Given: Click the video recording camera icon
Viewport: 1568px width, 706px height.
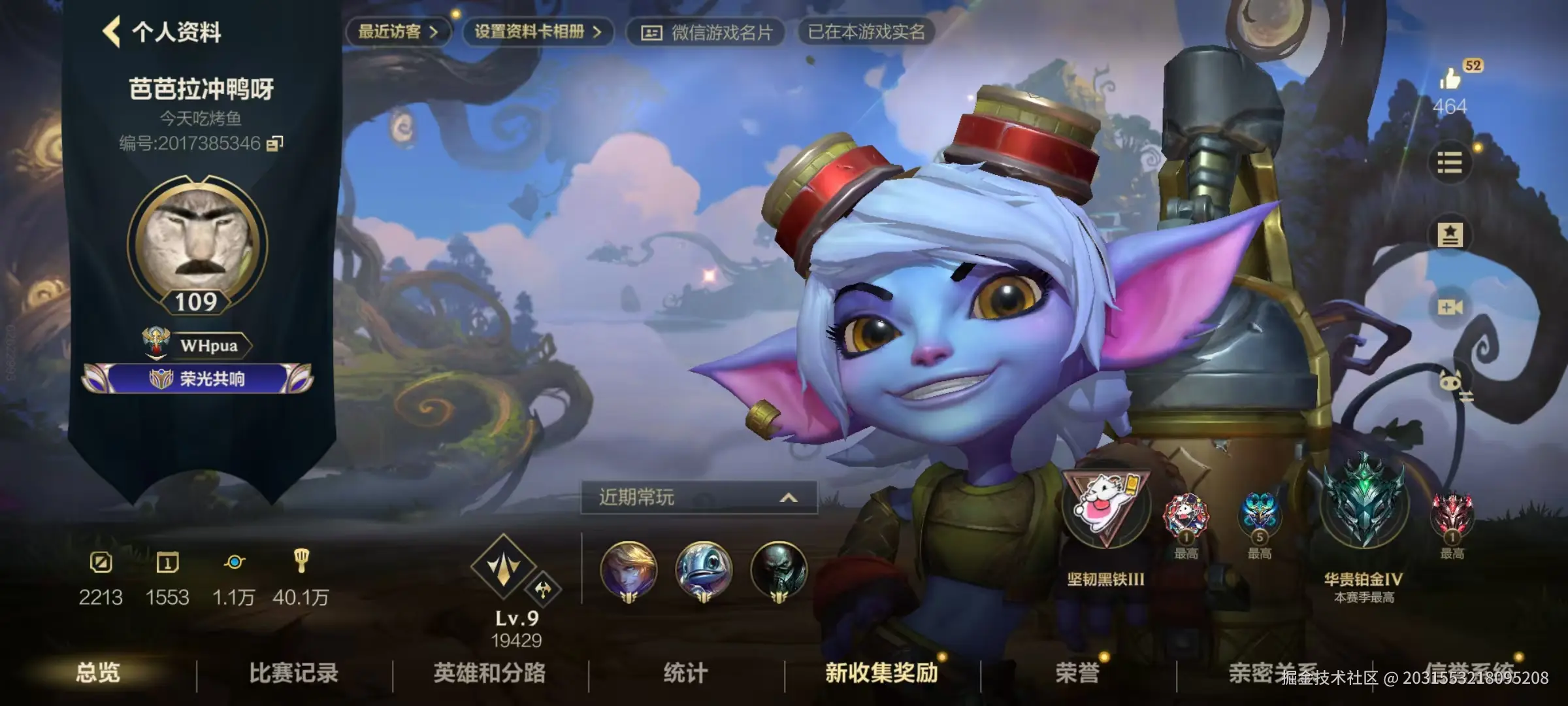Looking at the screenshot, I should [1451, 308].
